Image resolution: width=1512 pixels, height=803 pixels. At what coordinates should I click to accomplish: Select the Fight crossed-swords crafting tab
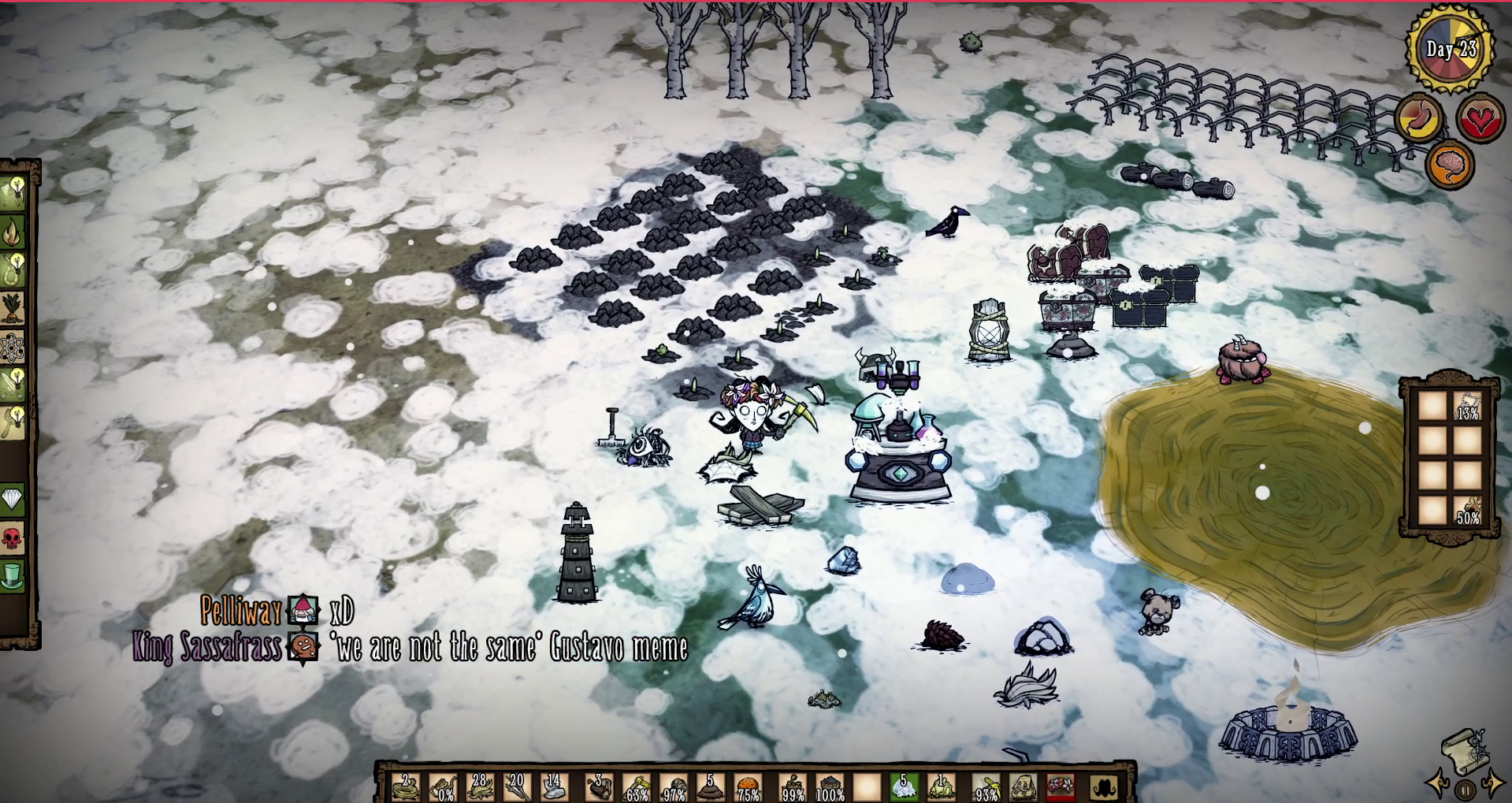pyautogui.click(x=13, y=385)
